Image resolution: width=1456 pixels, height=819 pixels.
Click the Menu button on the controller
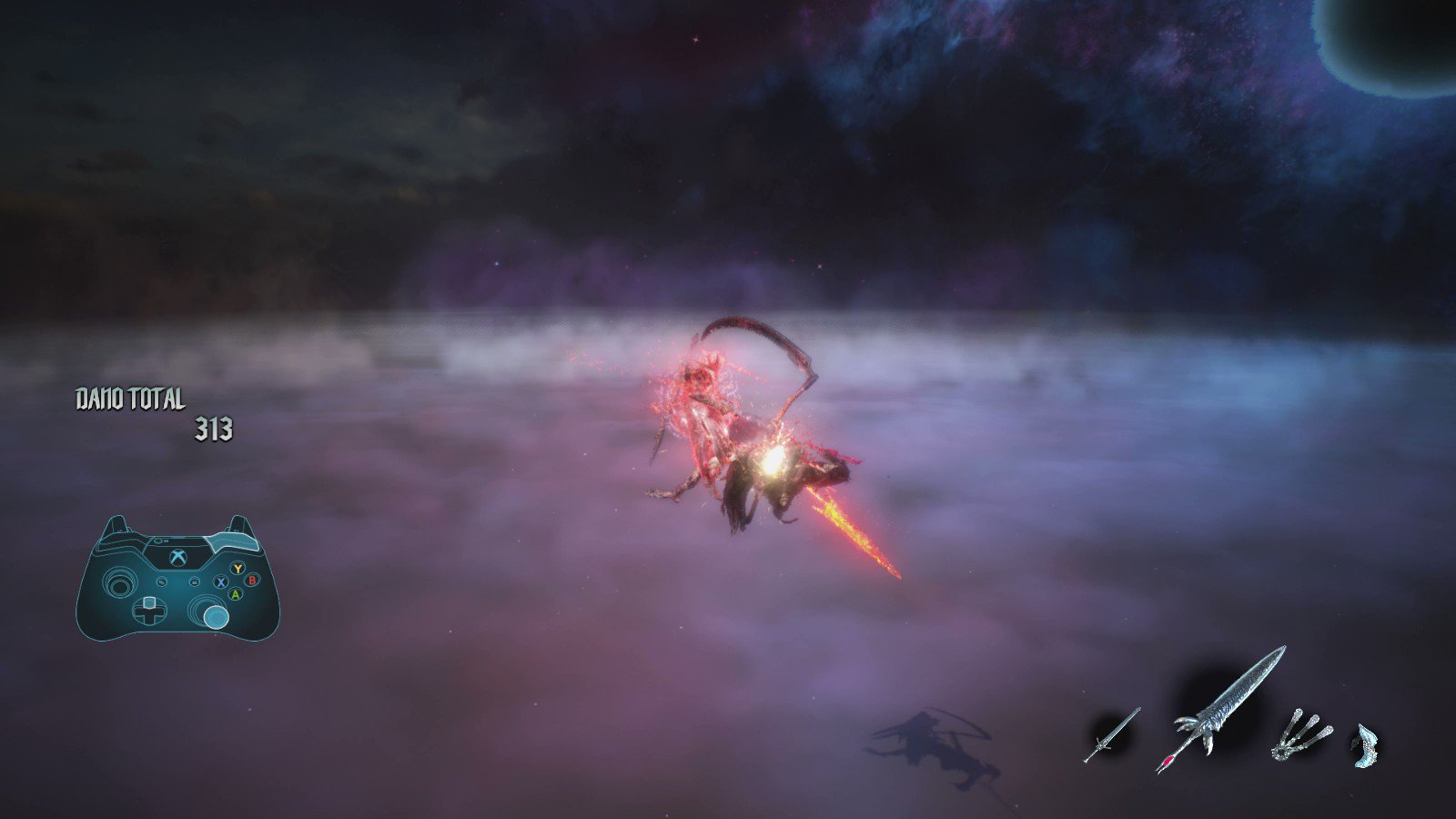194,582
